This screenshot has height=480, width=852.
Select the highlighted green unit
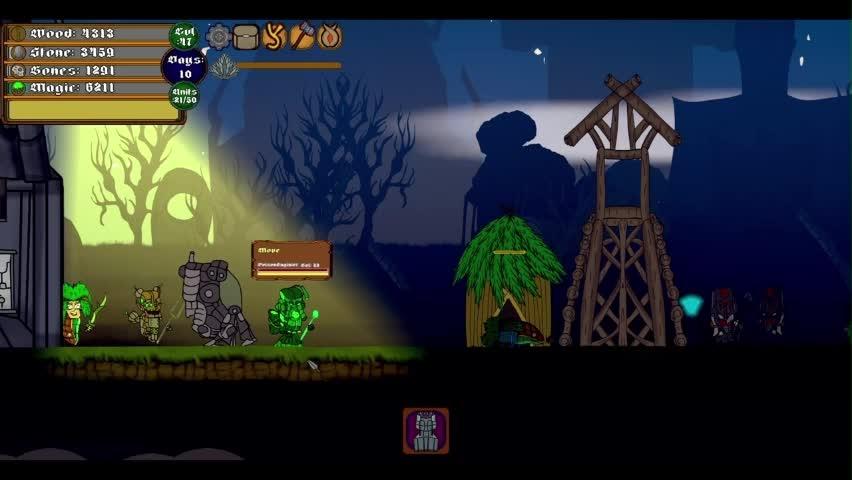[294, 318]
